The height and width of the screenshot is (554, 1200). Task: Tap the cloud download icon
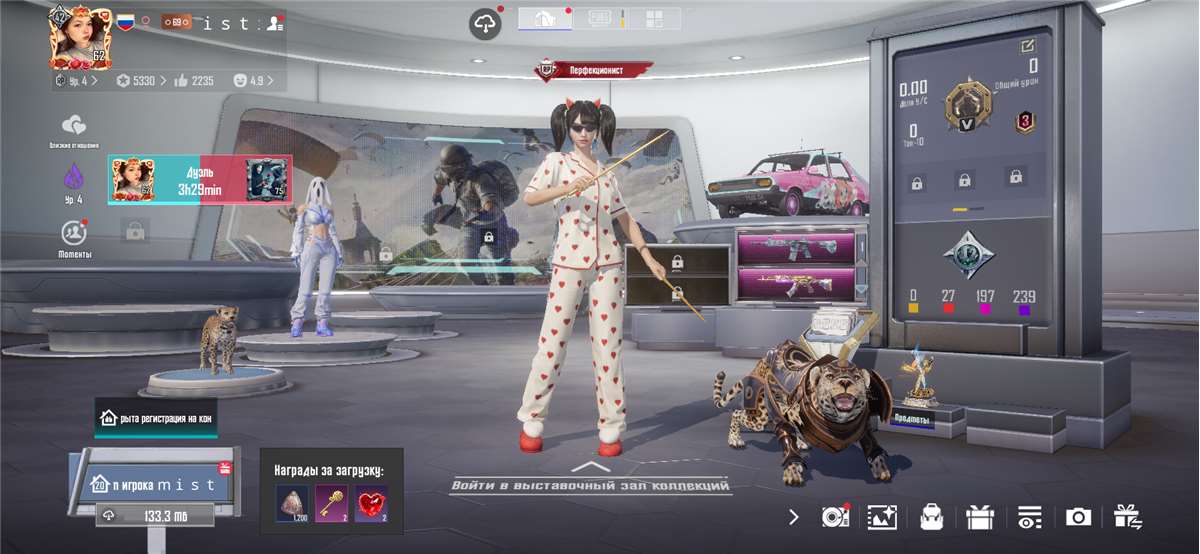point(485,24)
